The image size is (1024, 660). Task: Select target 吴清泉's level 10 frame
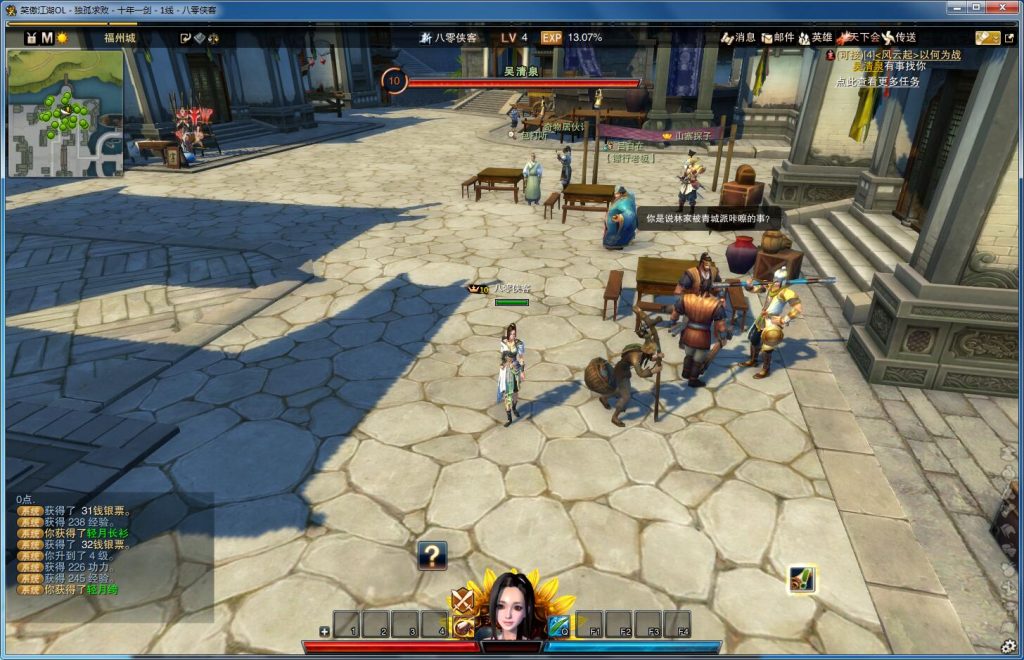point(394,81)
